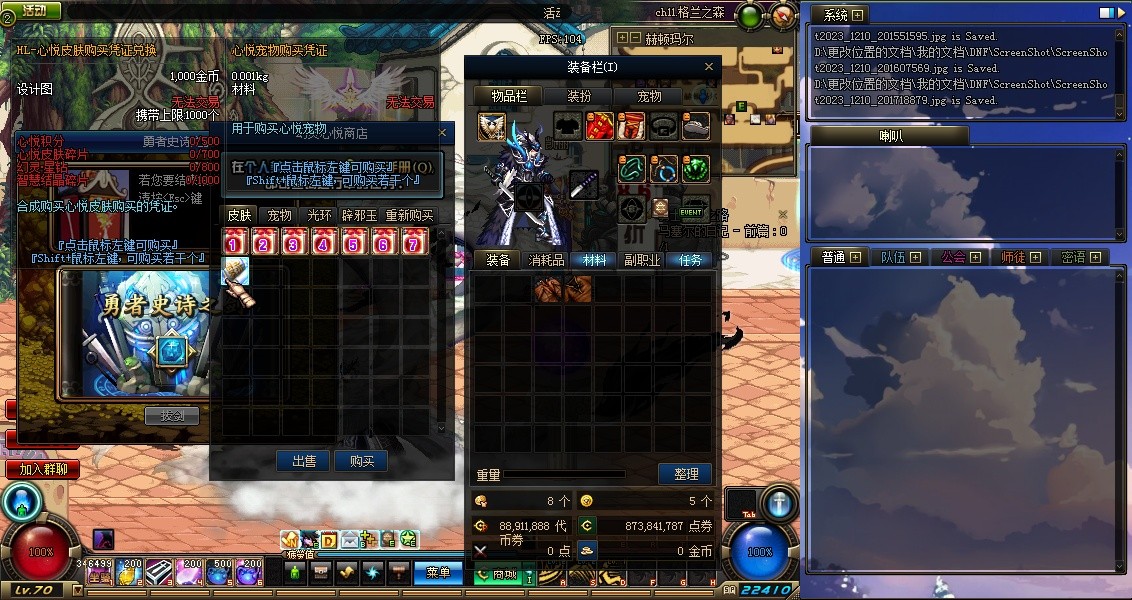This screenshot has width=1132, height=600.
Task: Select shop item box number 3
Action: click(295, 241)
